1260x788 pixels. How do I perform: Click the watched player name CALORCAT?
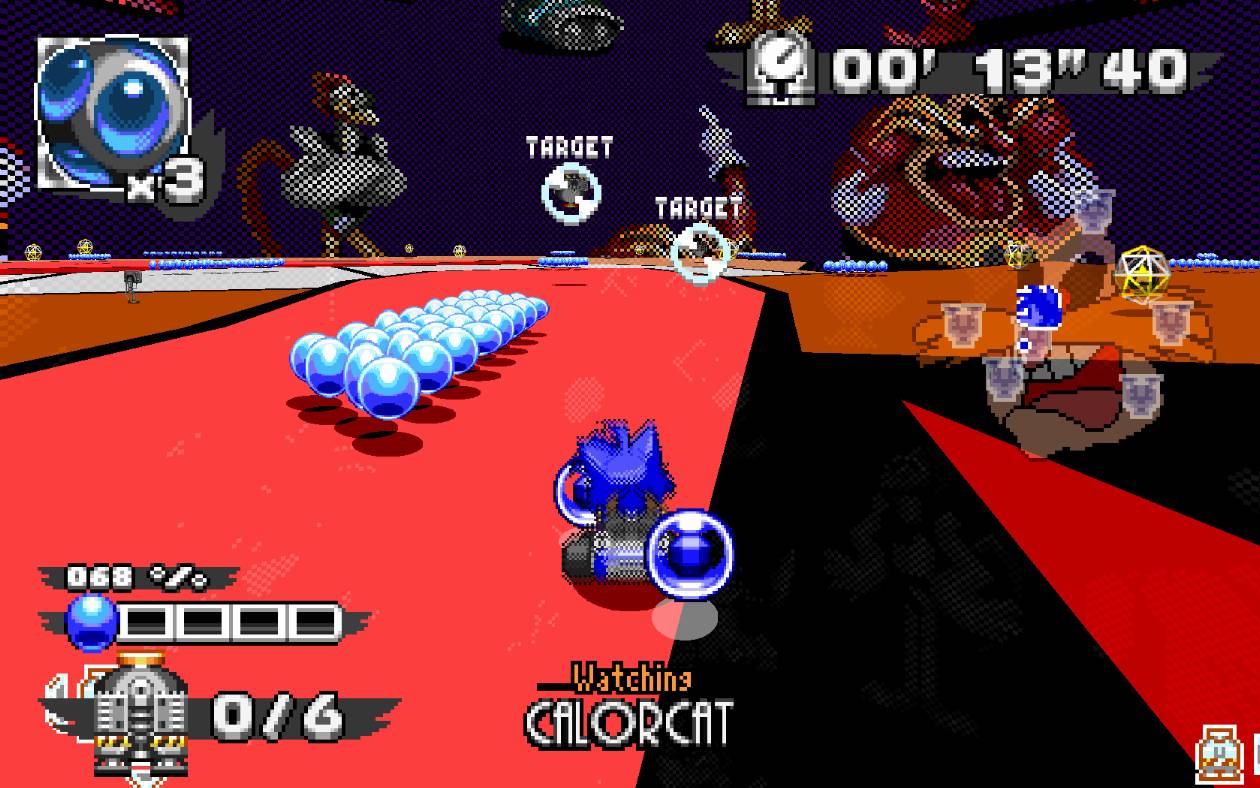pyautogui.click(x=630, y=724)
